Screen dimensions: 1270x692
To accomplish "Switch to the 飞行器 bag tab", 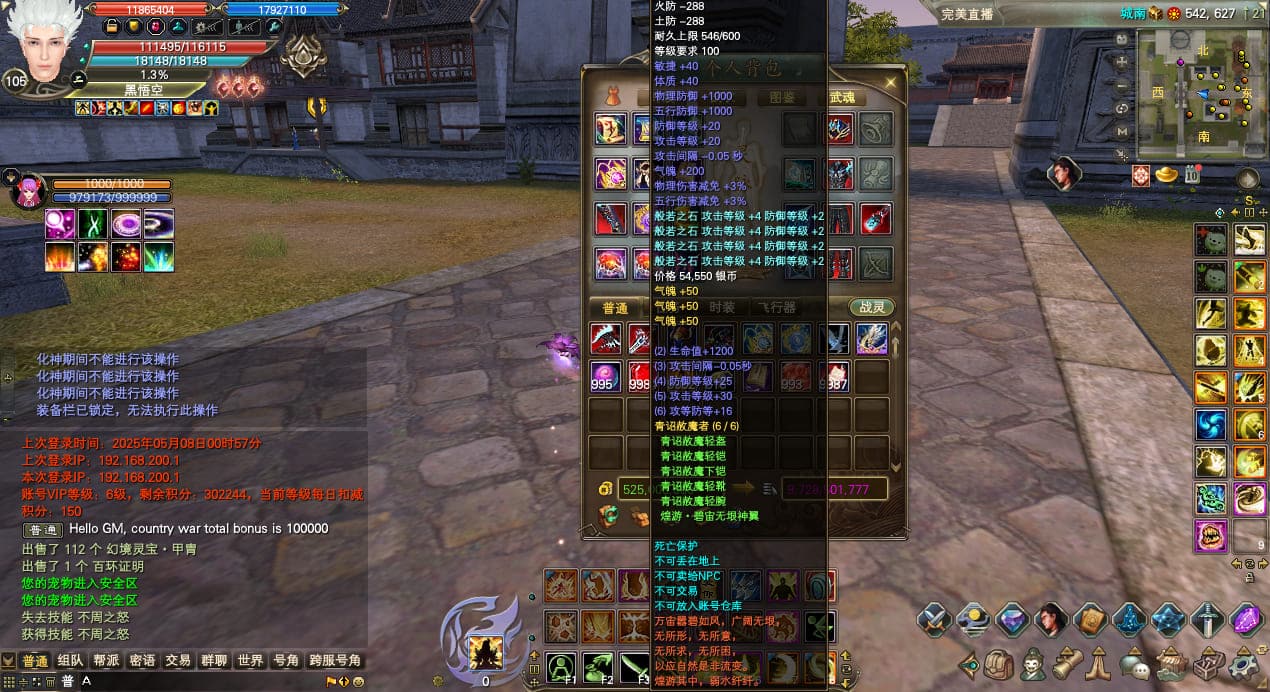I will click(776, 308).
